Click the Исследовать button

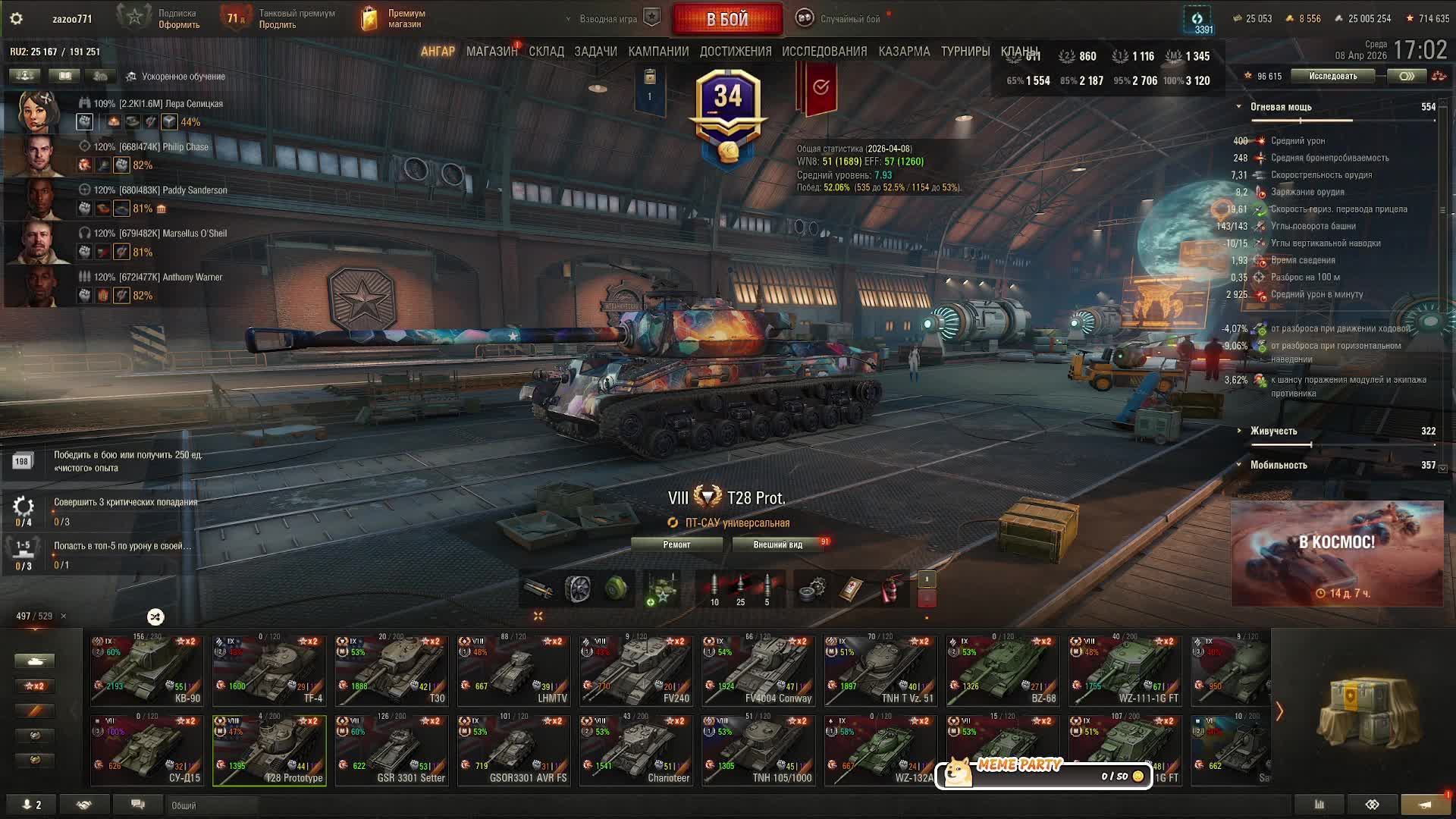point(1332,76)
